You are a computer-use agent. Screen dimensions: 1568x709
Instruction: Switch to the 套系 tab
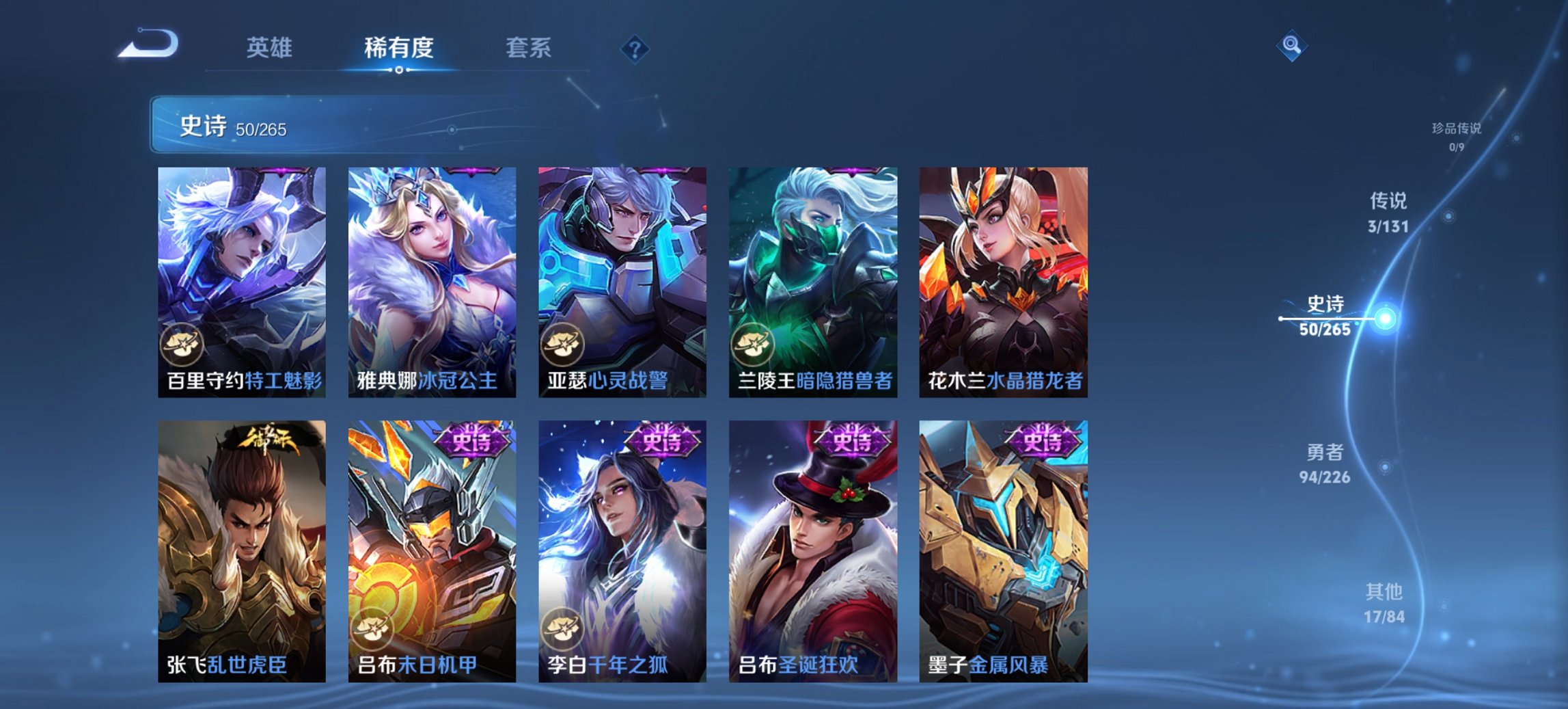click(x=529, y=48)
